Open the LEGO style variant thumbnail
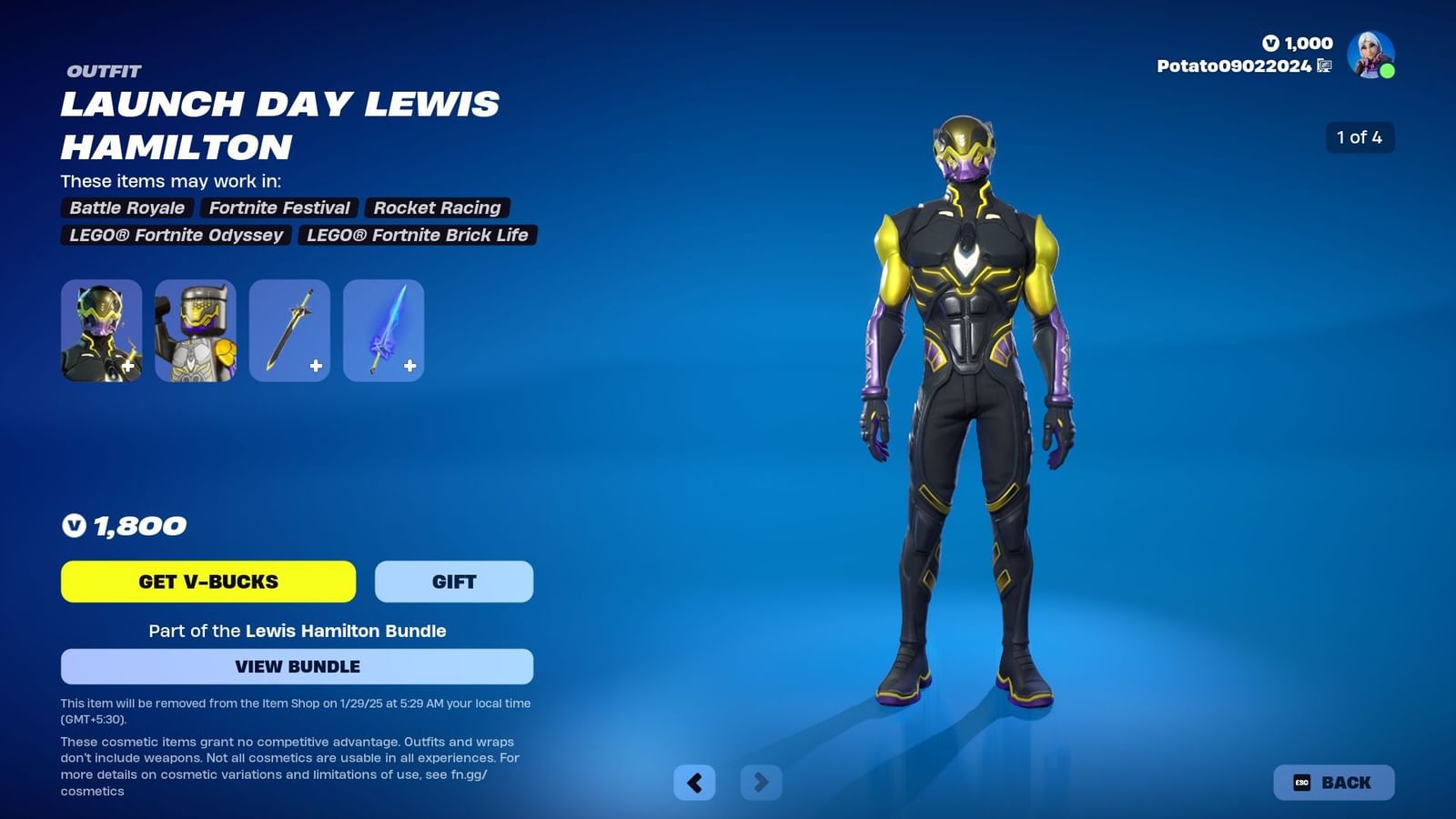This screenshot has width=1456, height=819. pos(193,330)
